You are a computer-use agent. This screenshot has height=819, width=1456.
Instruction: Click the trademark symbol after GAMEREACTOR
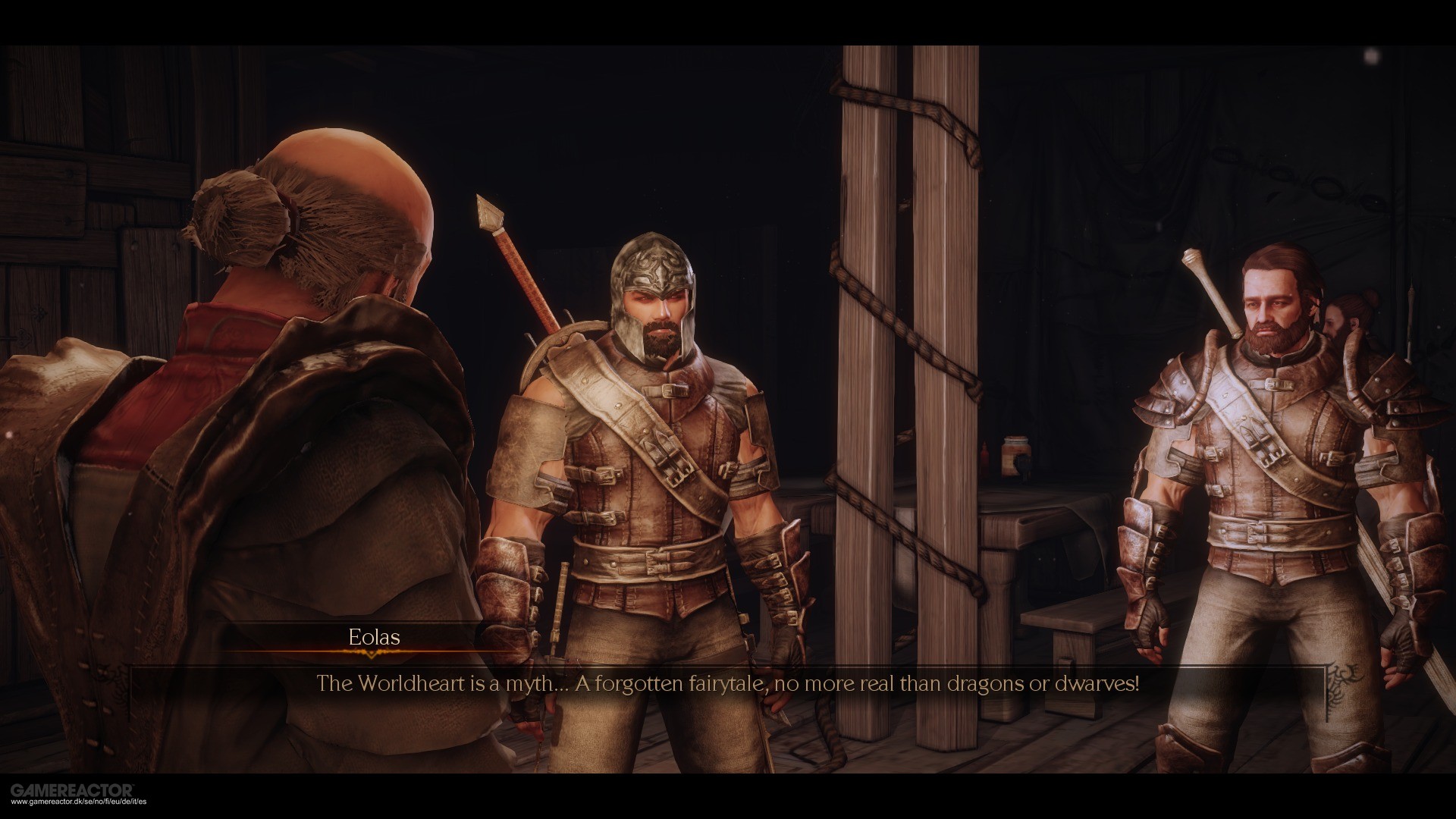(133, 786)
